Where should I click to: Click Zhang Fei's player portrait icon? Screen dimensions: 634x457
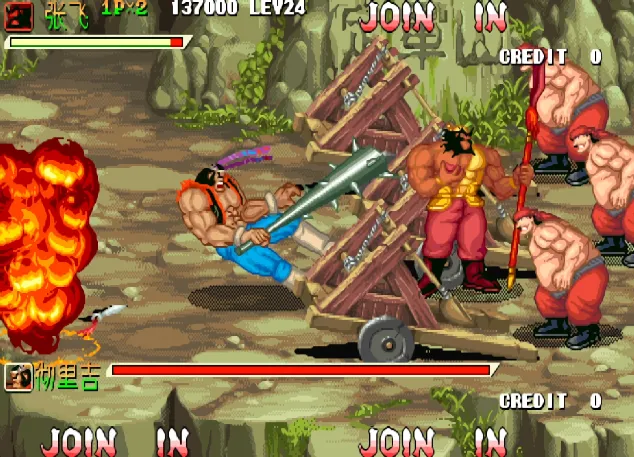tap(19, 14)
